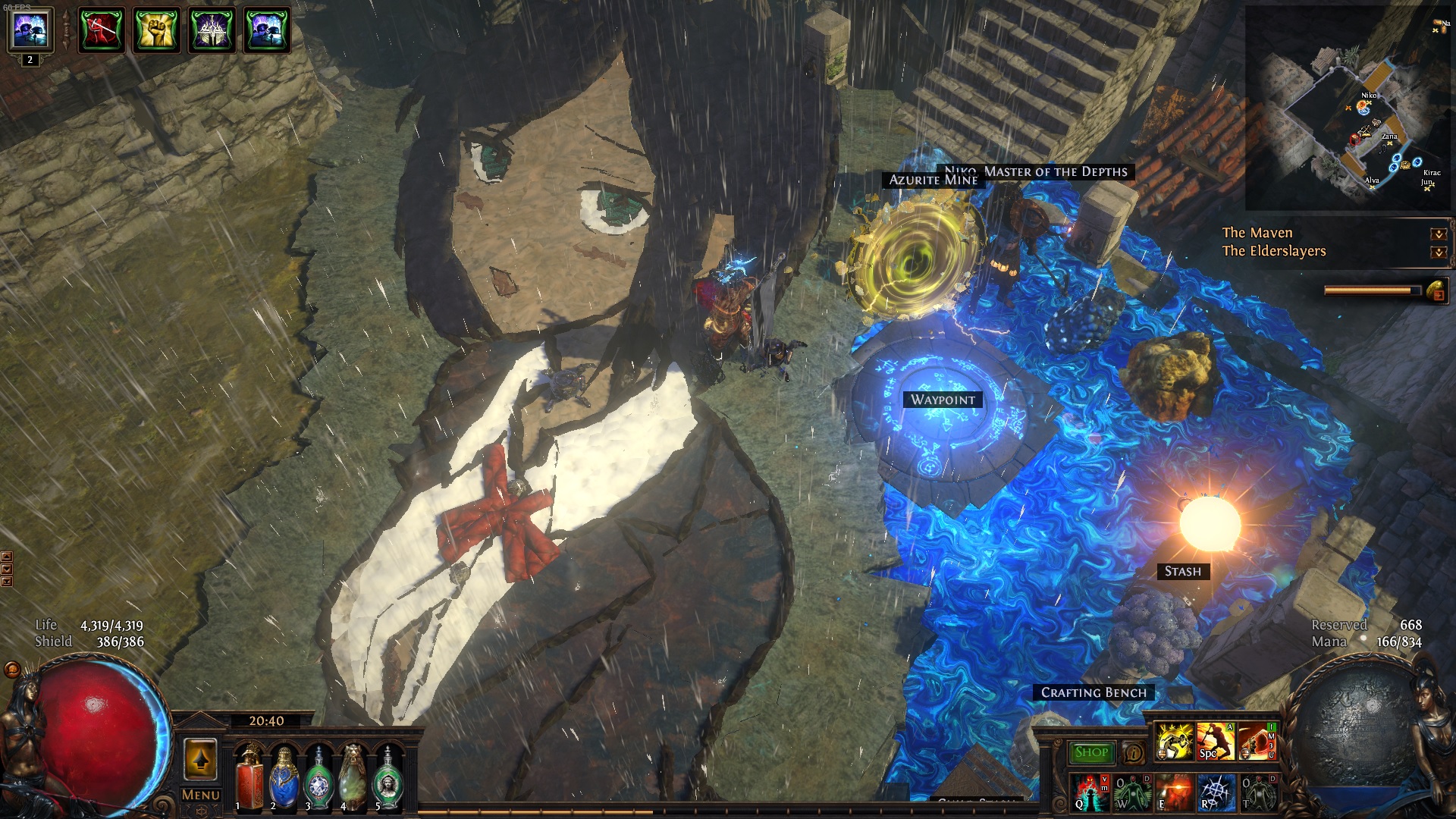Click the golden fist buff icon
Screen dimensions: 1456x819
[156, 30]
